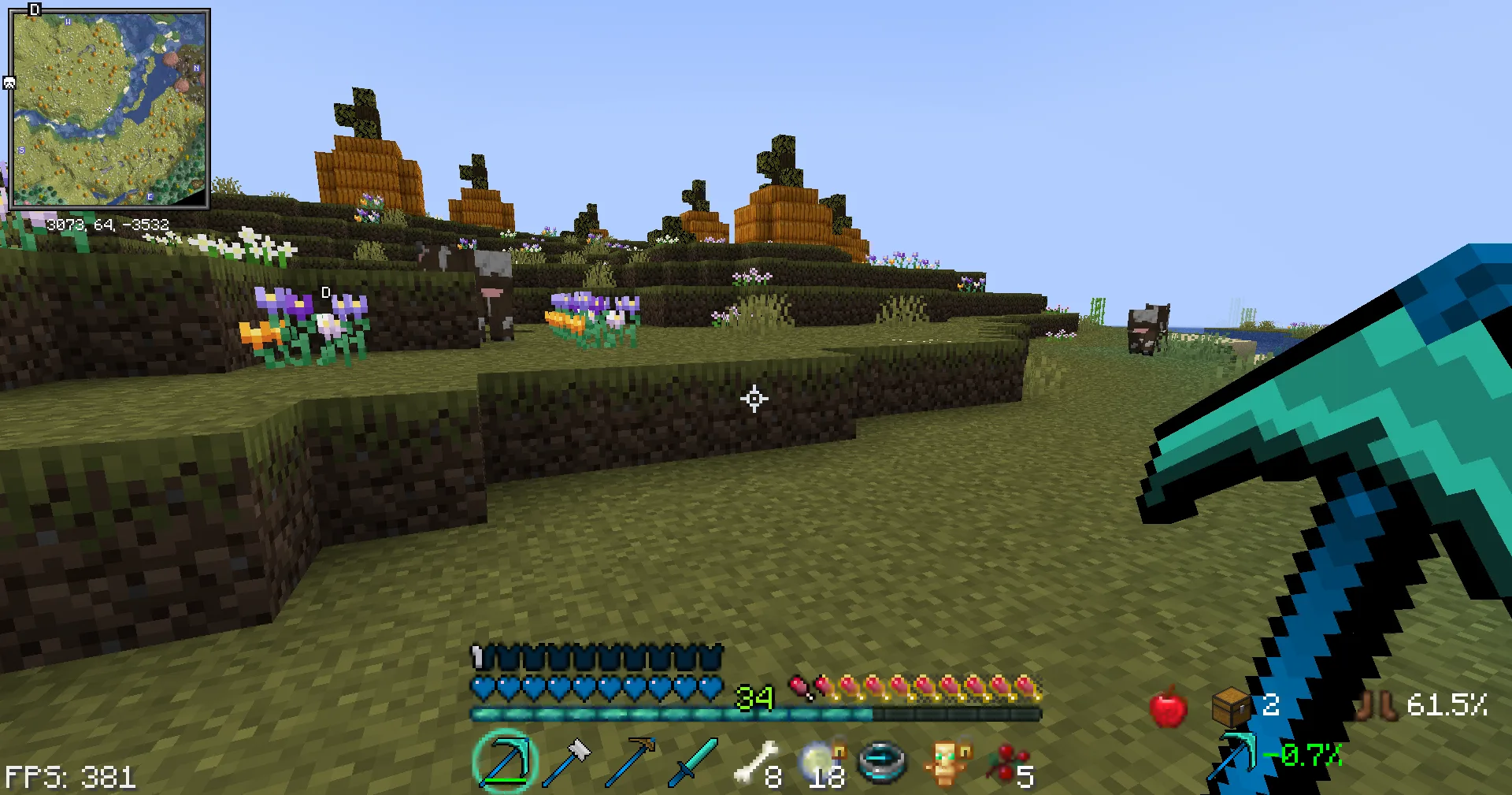Screen dimensions: 1512x795
Task: Expand the minimap to a larger view
Action: click(110, 110)
